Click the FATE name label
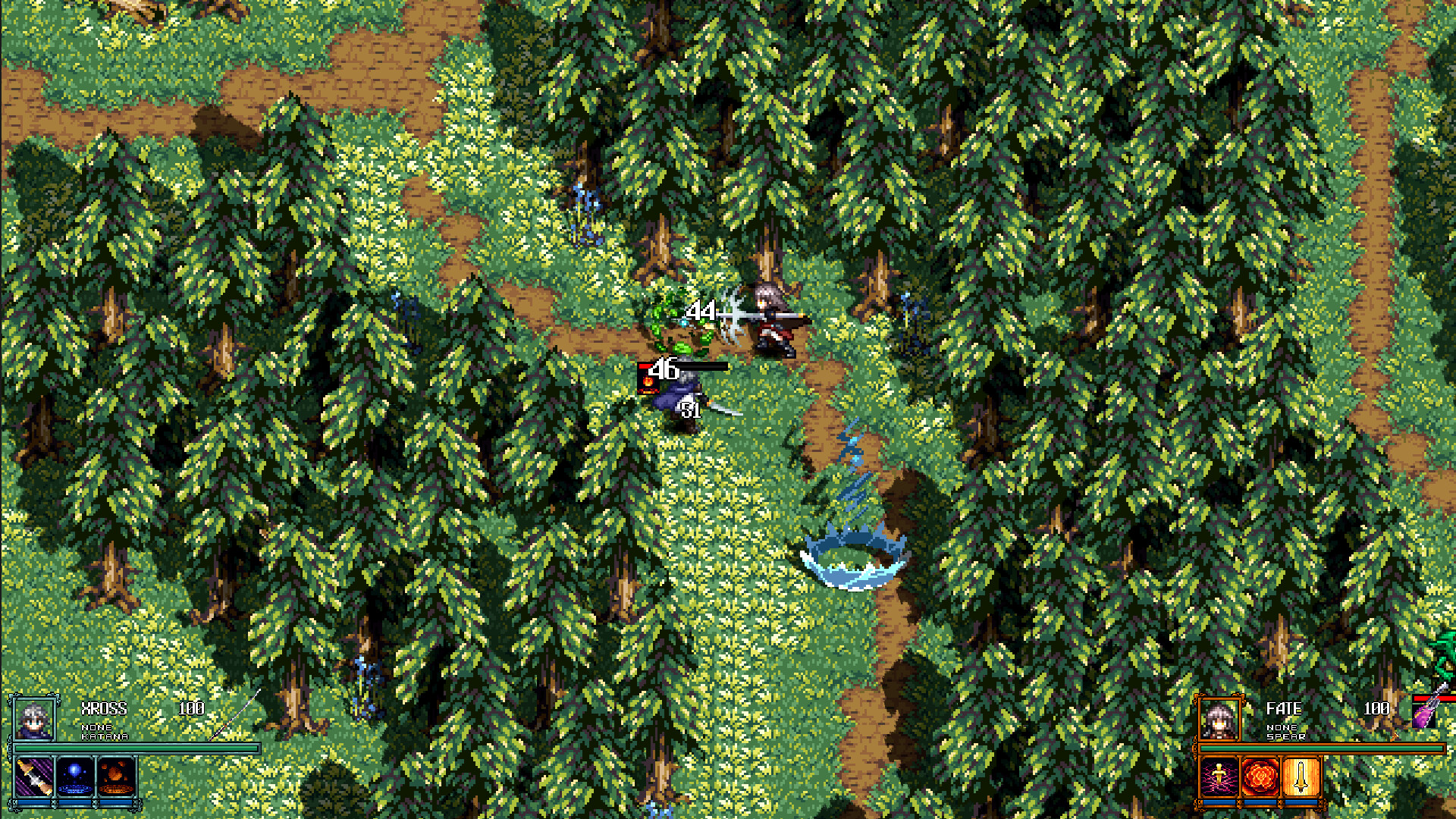Screen dimensions: 1456x819 [x=1283, y=708]
